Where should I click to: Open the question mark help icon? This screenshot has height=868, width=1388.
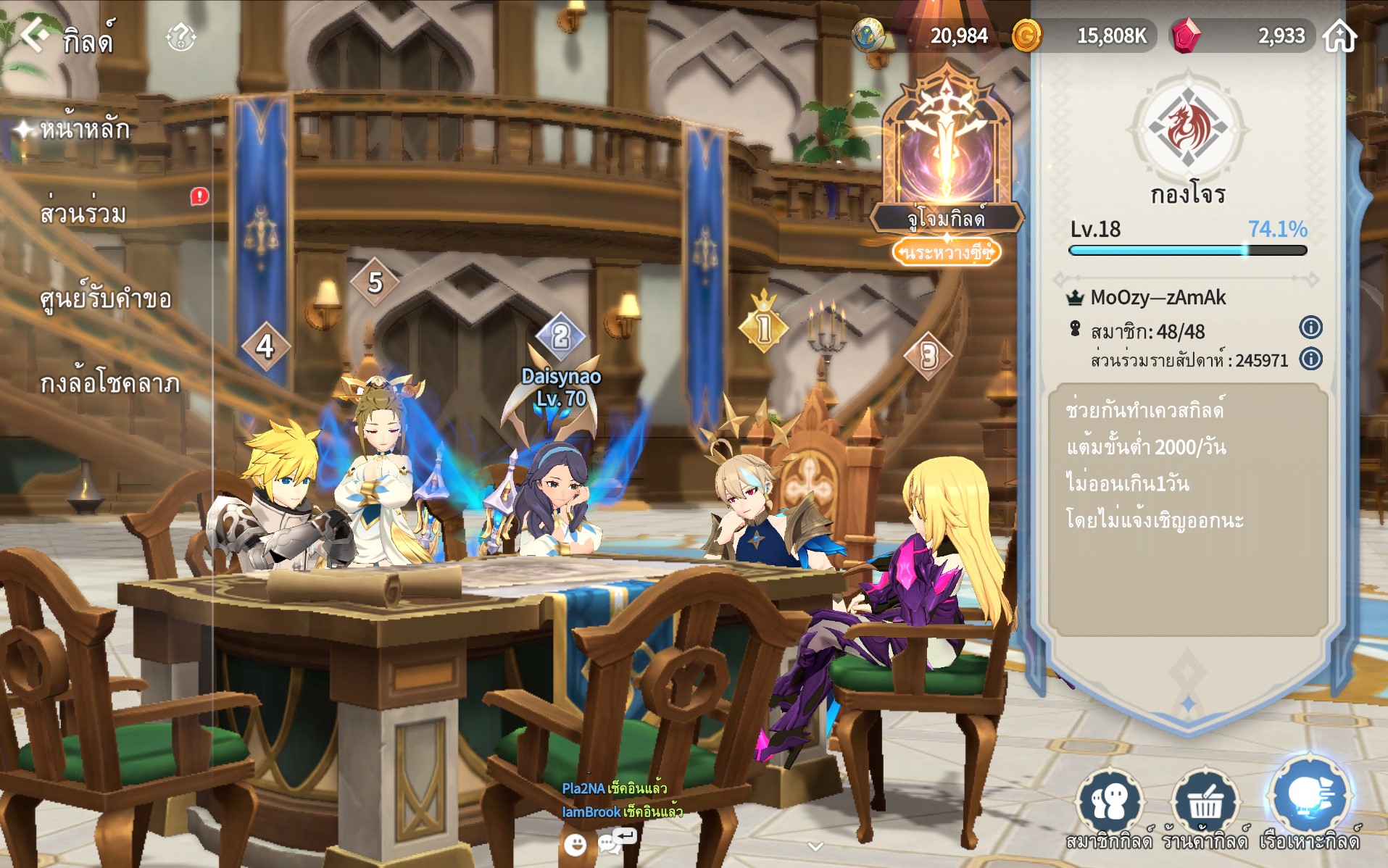[x=180, y=37]
